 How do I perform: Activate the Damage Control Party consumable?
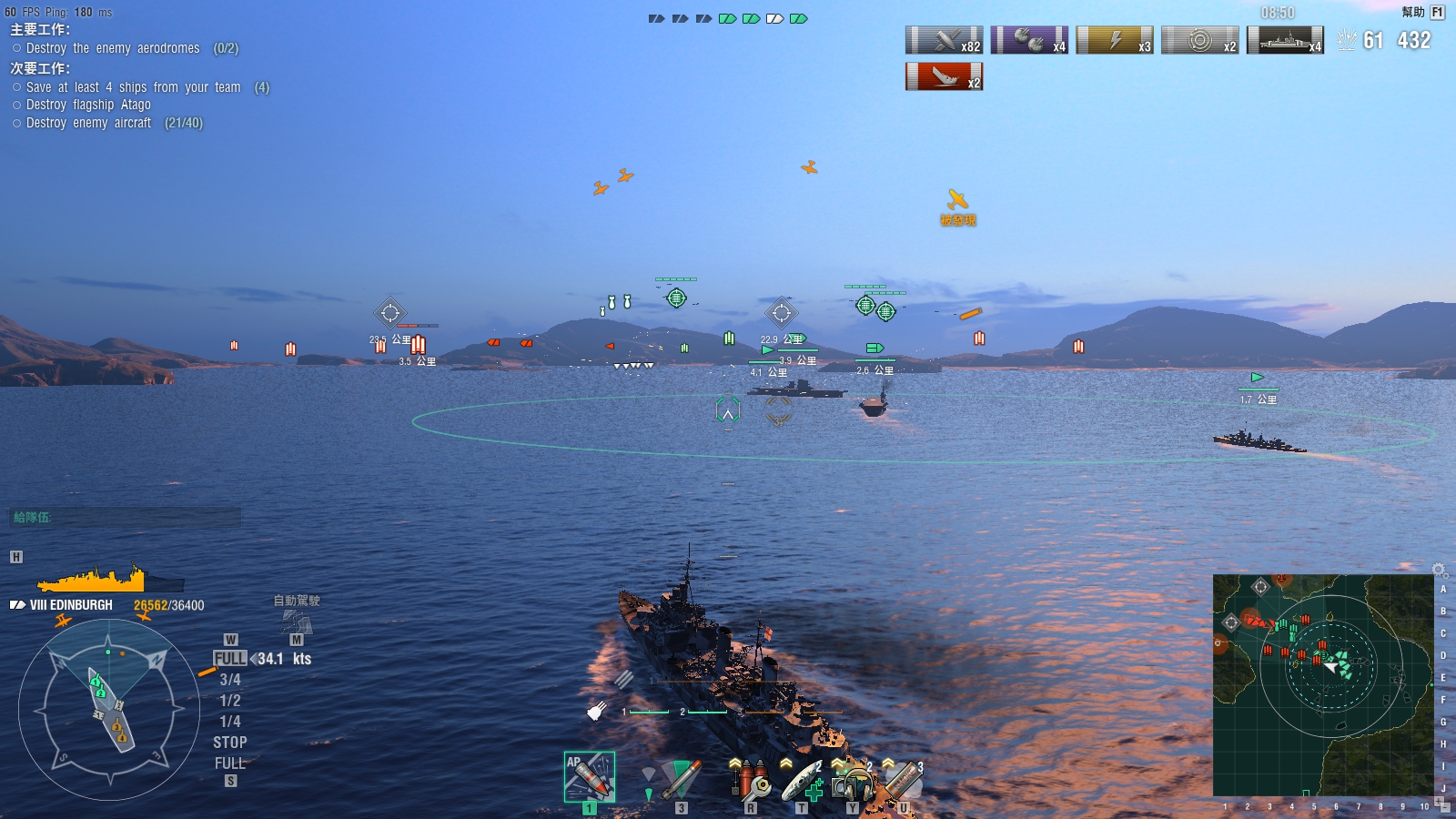pos(751,780)
